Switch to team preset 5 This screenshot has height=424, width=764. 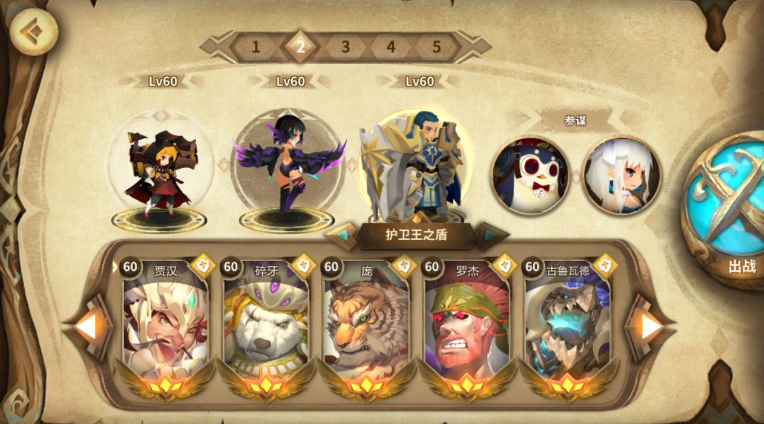pos(436,46)
